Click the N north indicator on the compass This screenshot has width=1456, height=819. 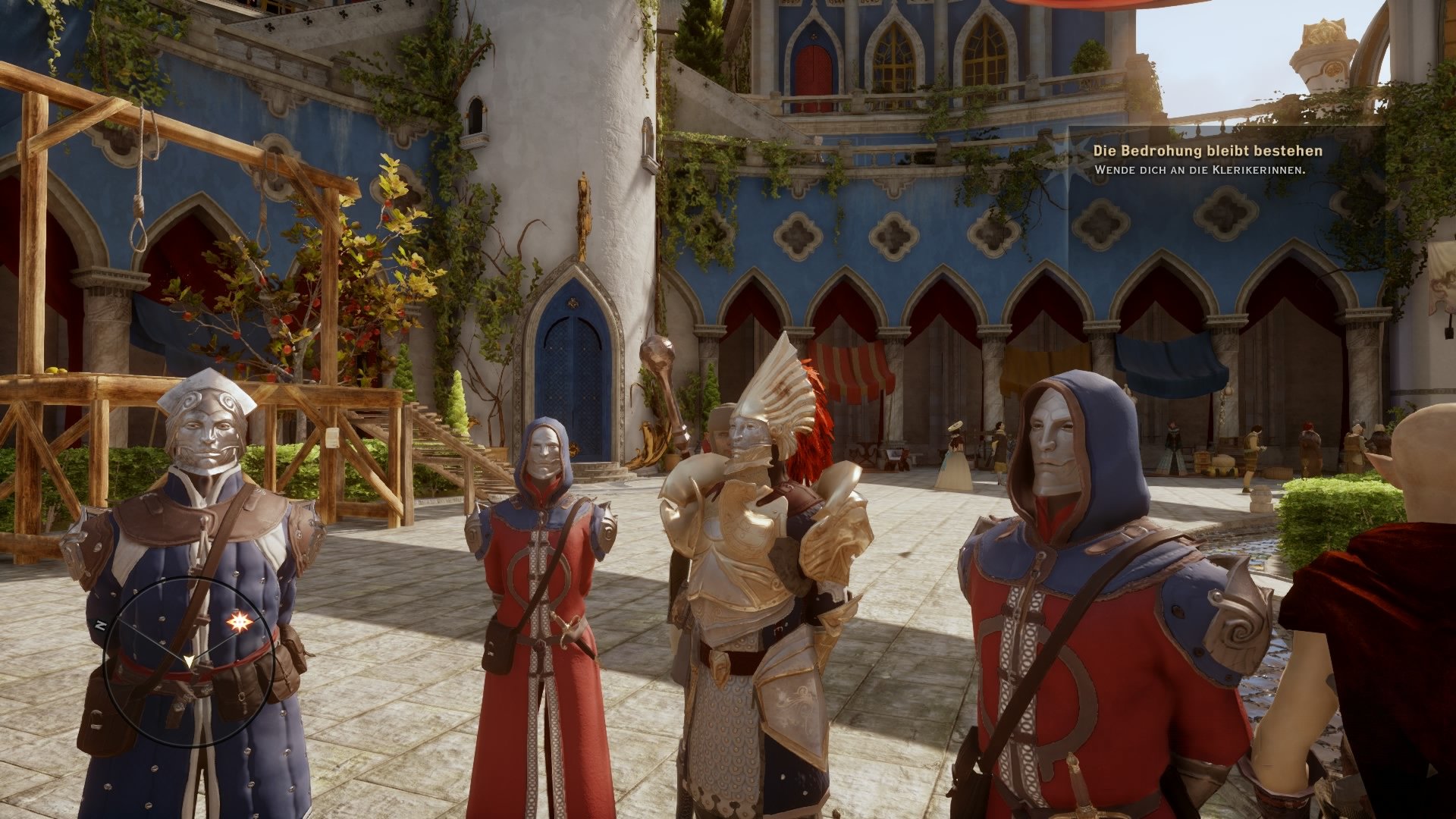click(x=99, y=624)
